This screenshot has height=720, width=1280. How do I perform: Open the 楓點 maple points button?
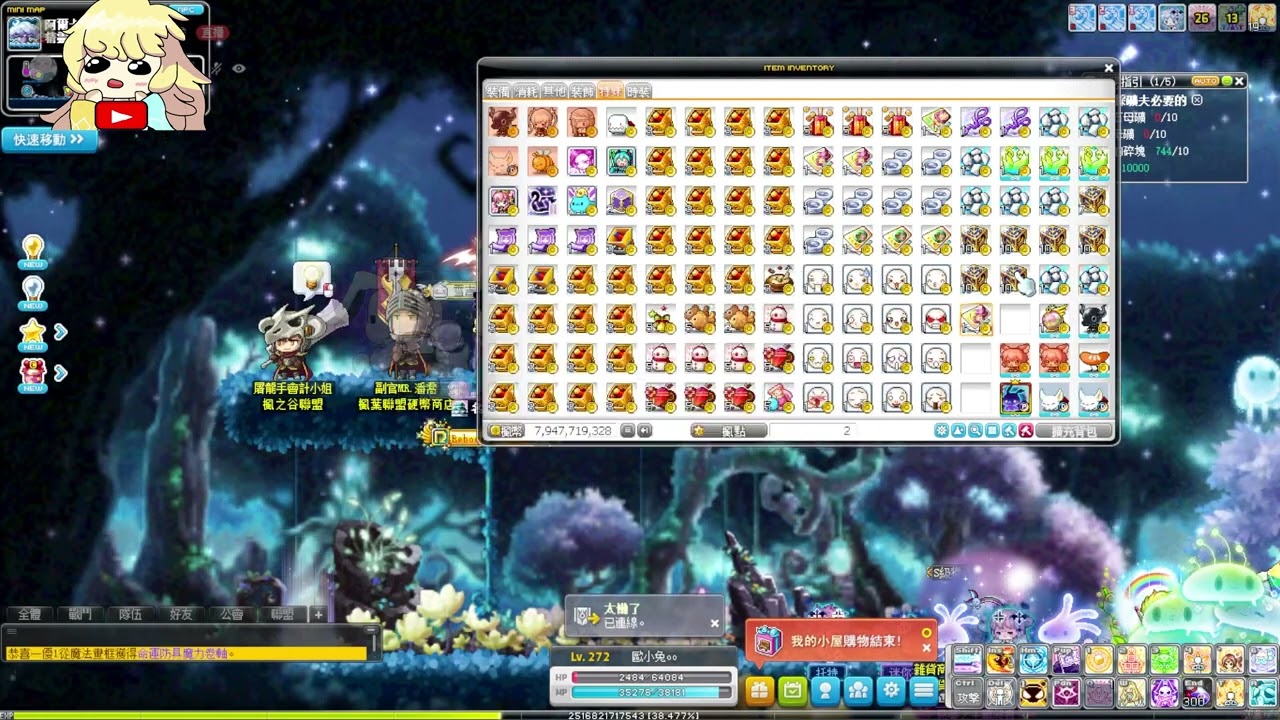(x=729, y=431)
